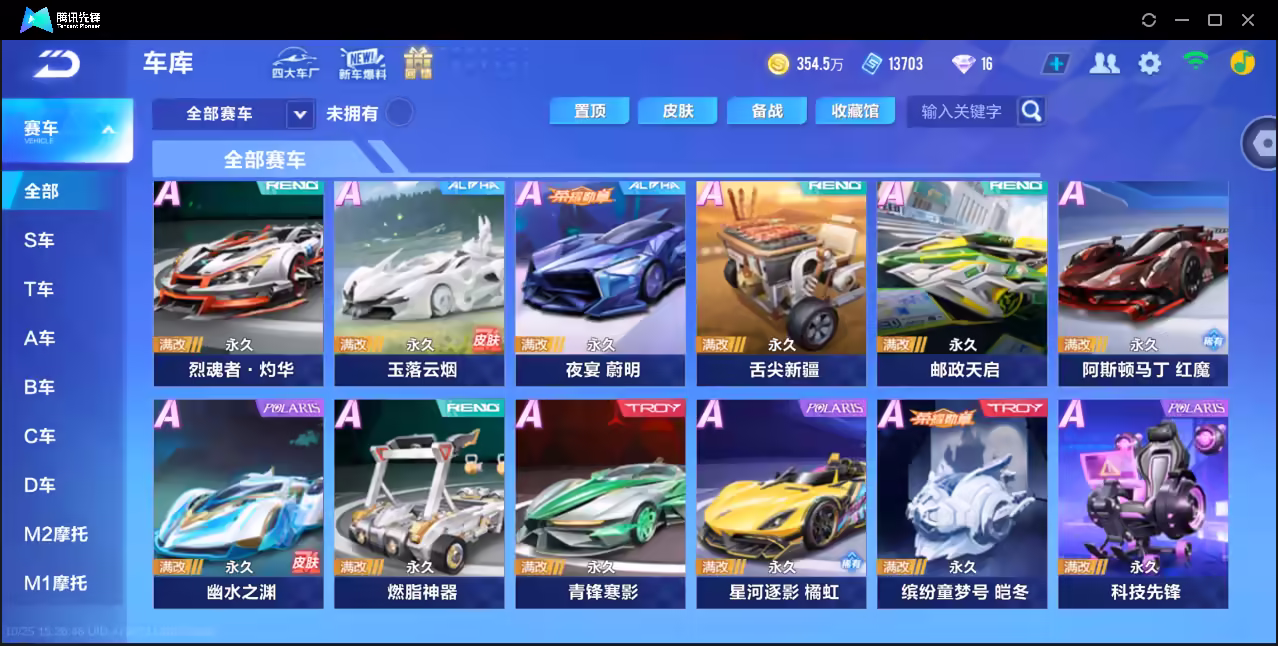Image resolution: width=1278 pixels, height=646 pixels.
Task: Pick the 阿斯顿马丁 红魔 car card
Action: click(x=1143, y=283)
